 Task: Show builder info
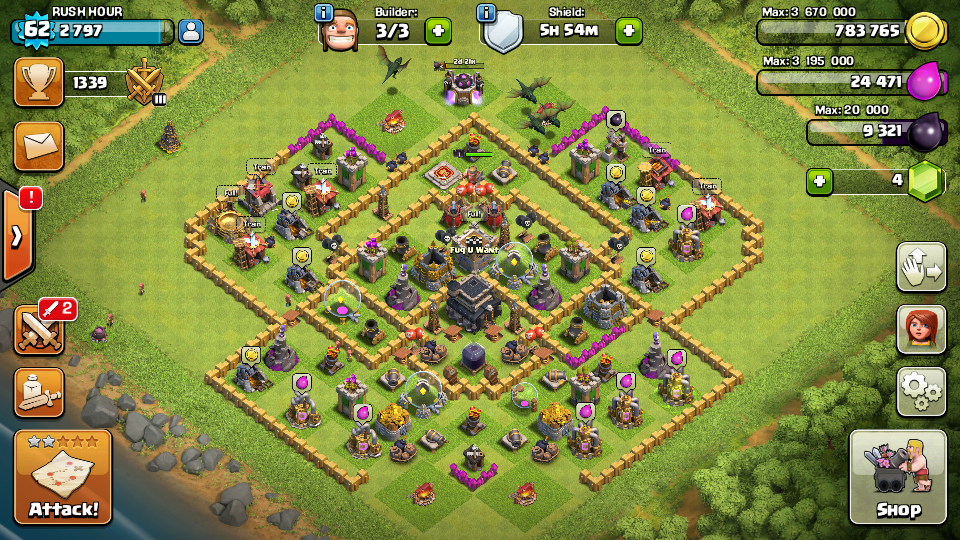click(324, 13)
